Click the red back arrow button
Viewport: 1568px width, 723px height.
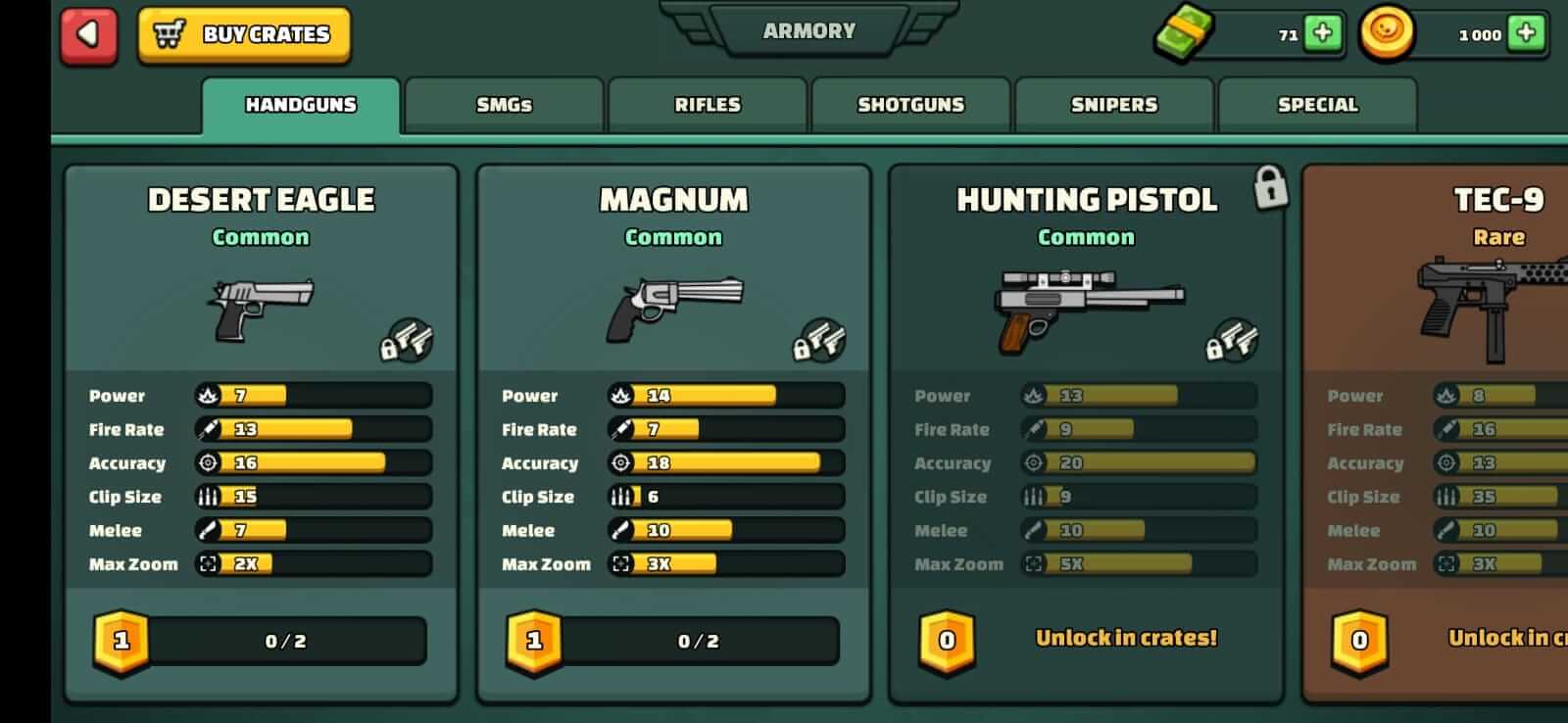click(x=86, y=34)
